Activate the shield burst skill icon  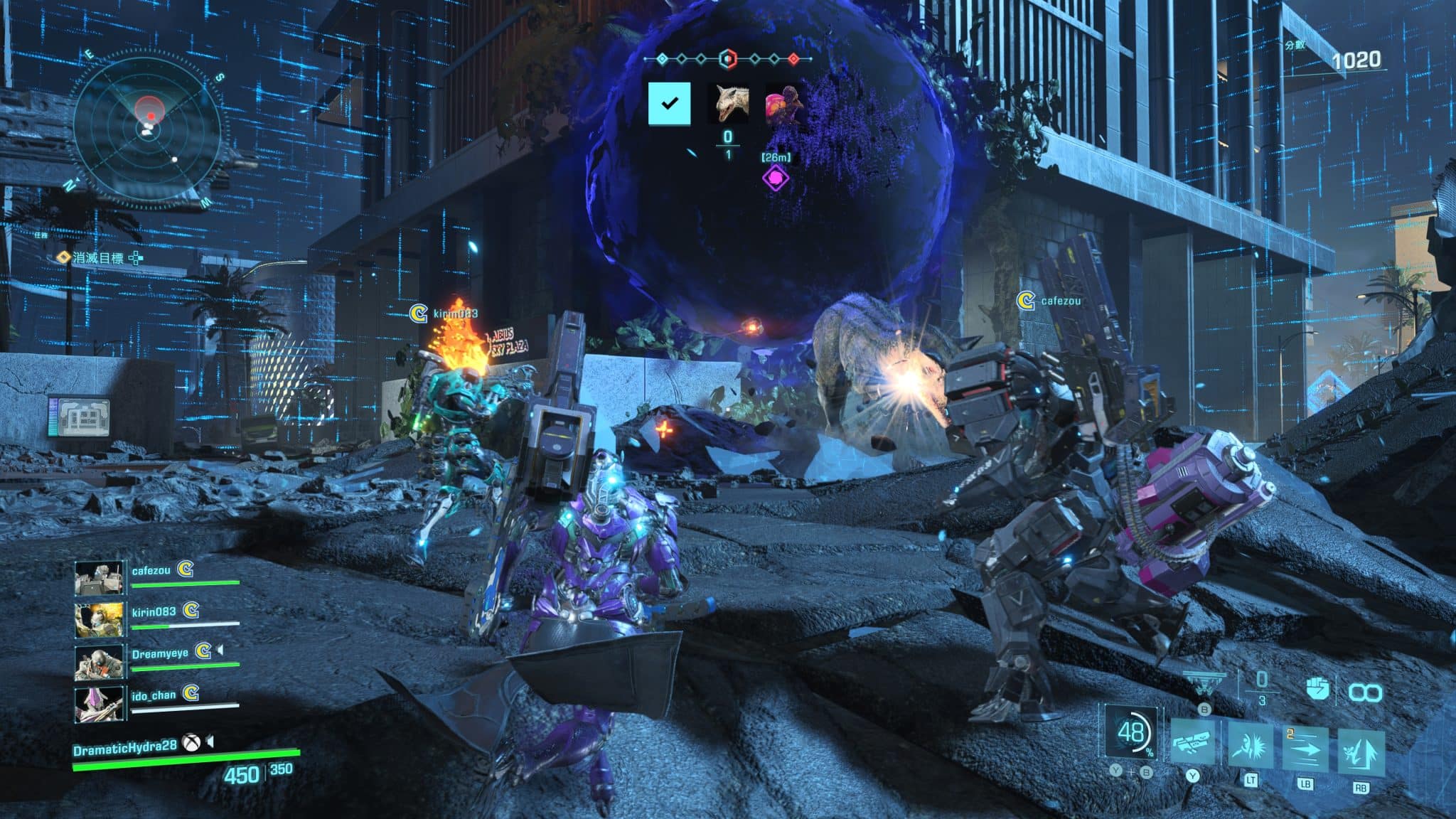click(x=1251, y=746)
